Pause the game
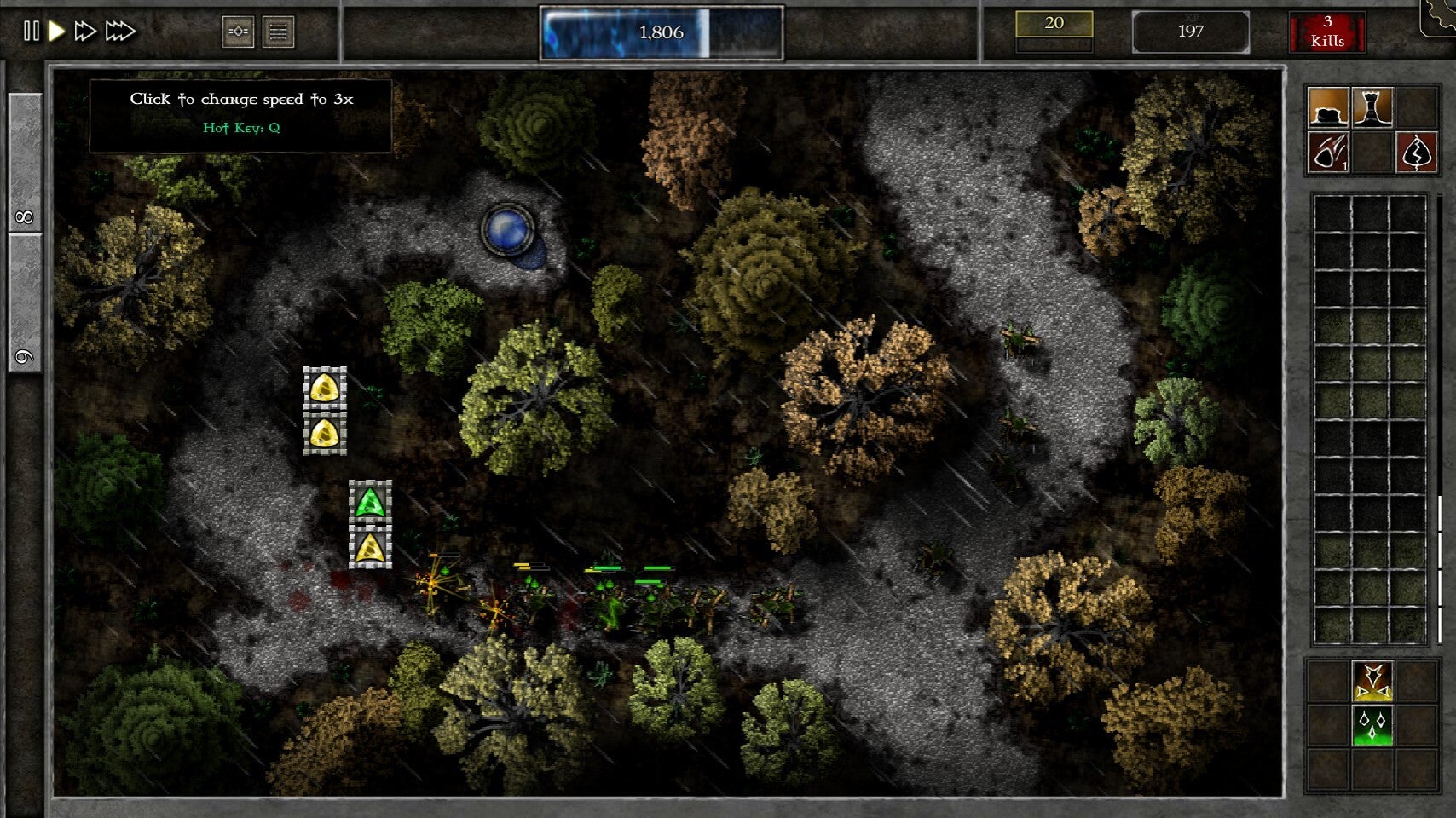1456x818 pixels. 31,32
